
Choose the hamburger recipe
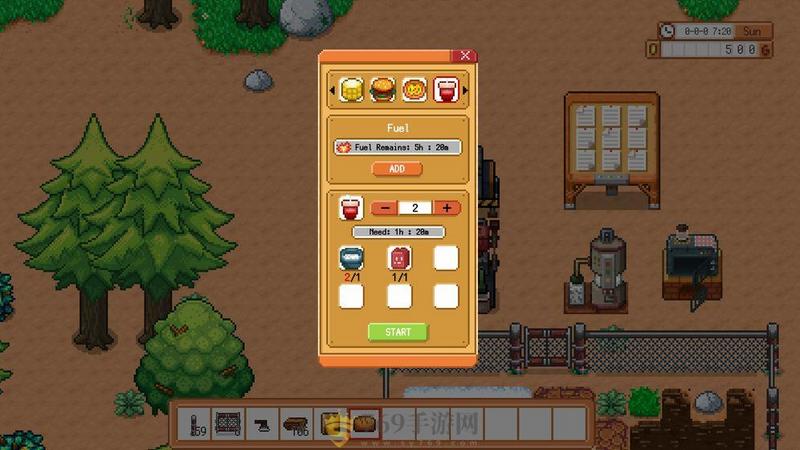pos(381,90)
